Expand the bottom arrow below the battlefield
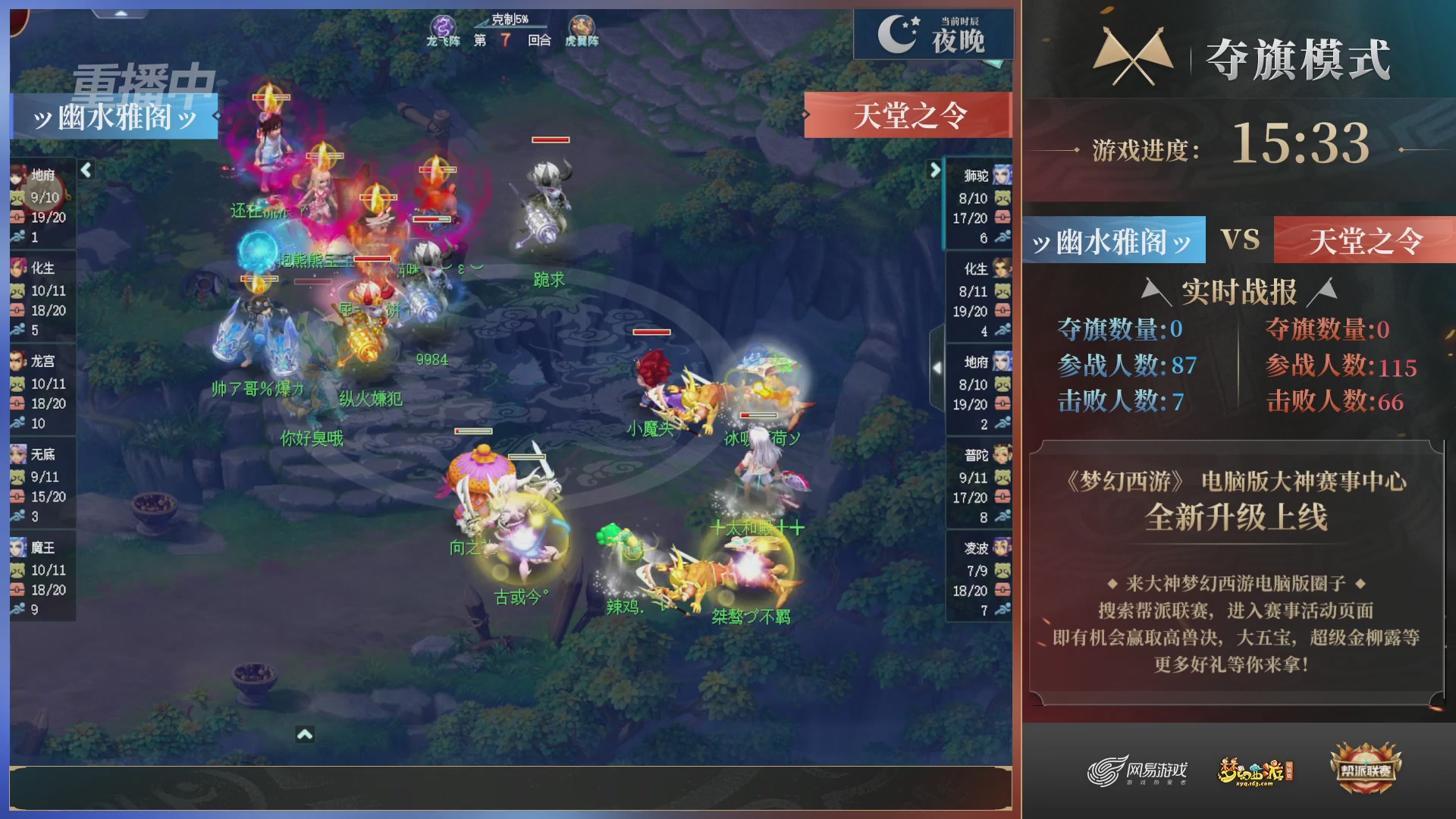 [x=304, y=734]
